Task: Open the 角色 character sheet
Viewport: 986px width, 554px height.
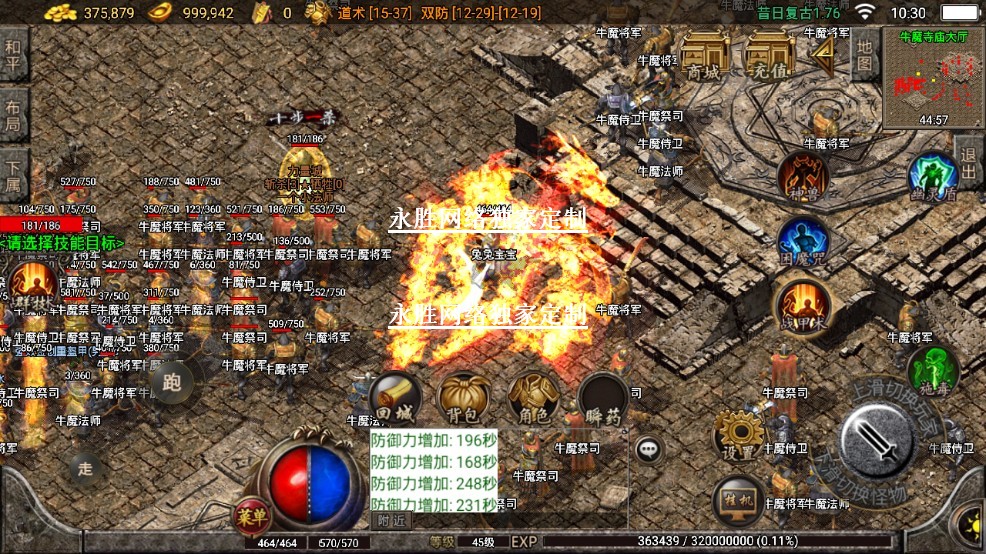Action: click(x=532, y=399)
